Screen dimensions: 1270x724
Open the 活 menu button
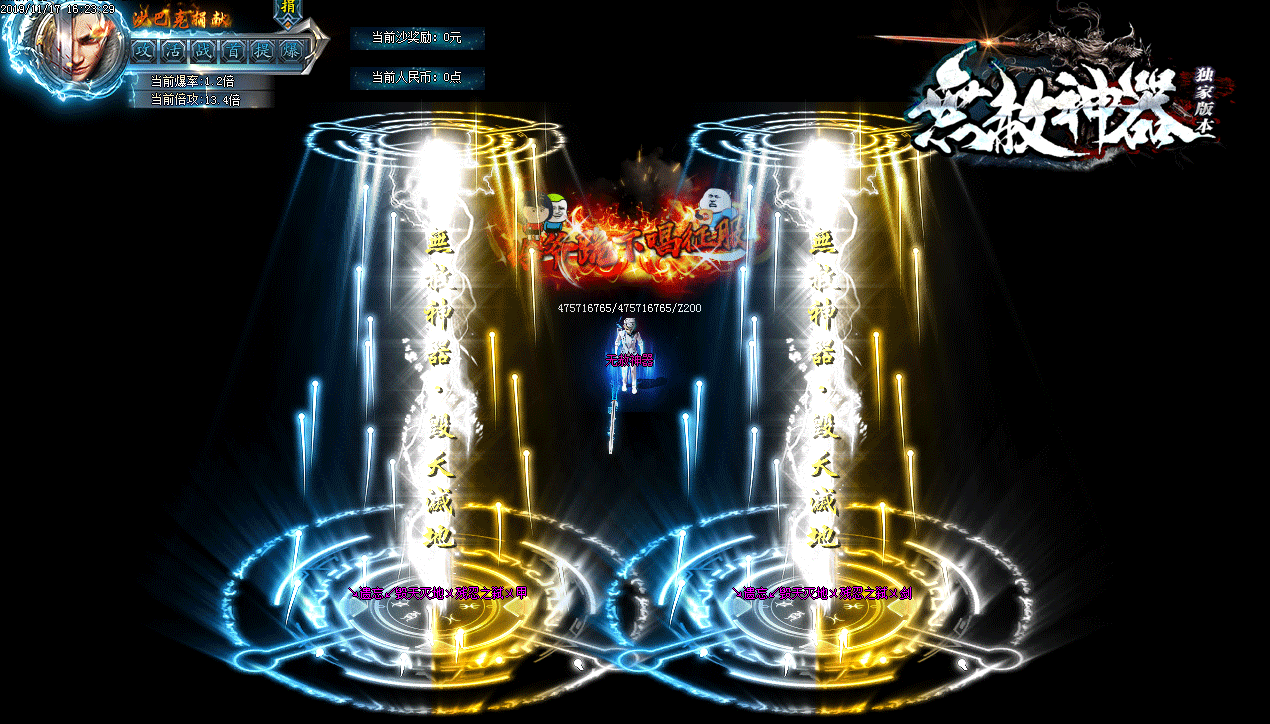pos(175,49)
